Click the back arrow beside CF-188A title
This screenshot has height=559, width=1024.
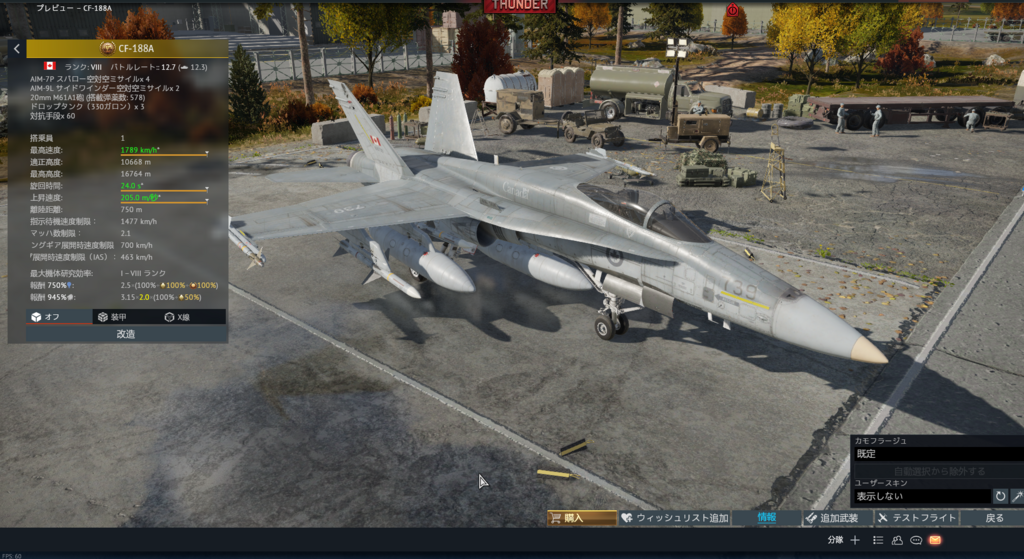[x=16, y=48]
